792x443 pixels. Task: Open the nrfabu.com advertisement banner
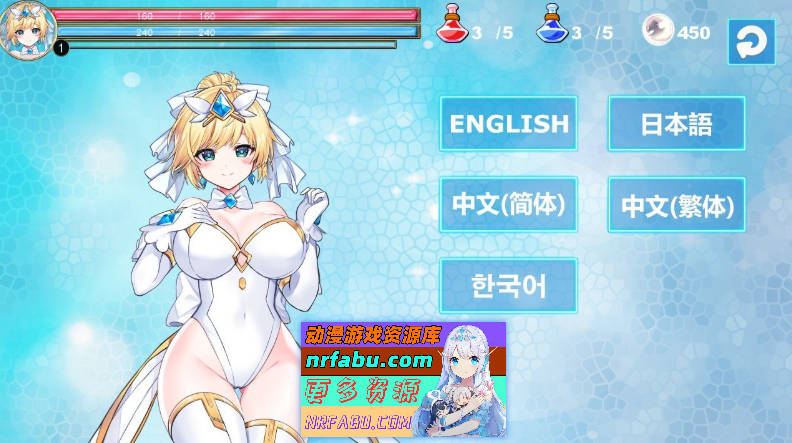click(x=403, y=379)
